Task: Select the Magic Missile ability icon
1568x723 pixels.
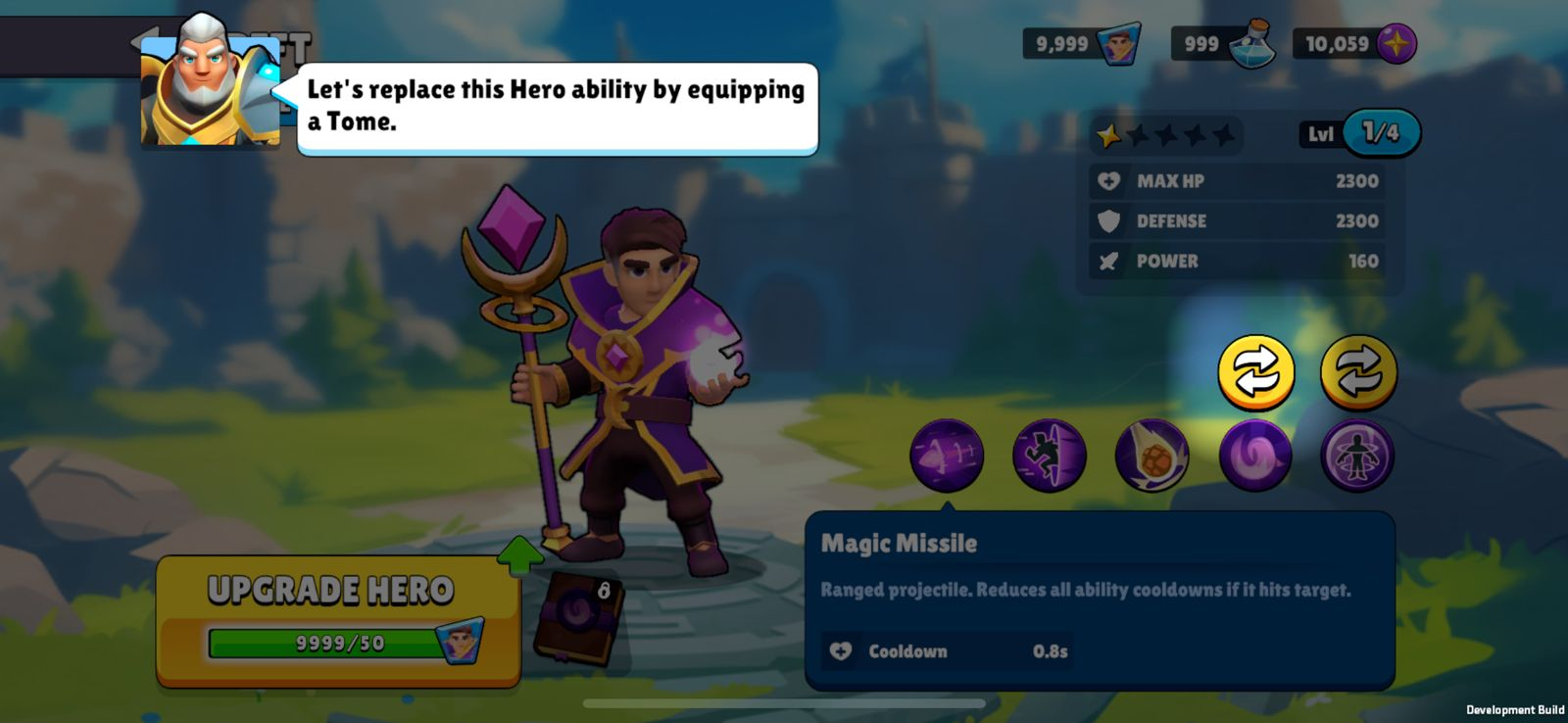Action: click(x=946, y=456)
